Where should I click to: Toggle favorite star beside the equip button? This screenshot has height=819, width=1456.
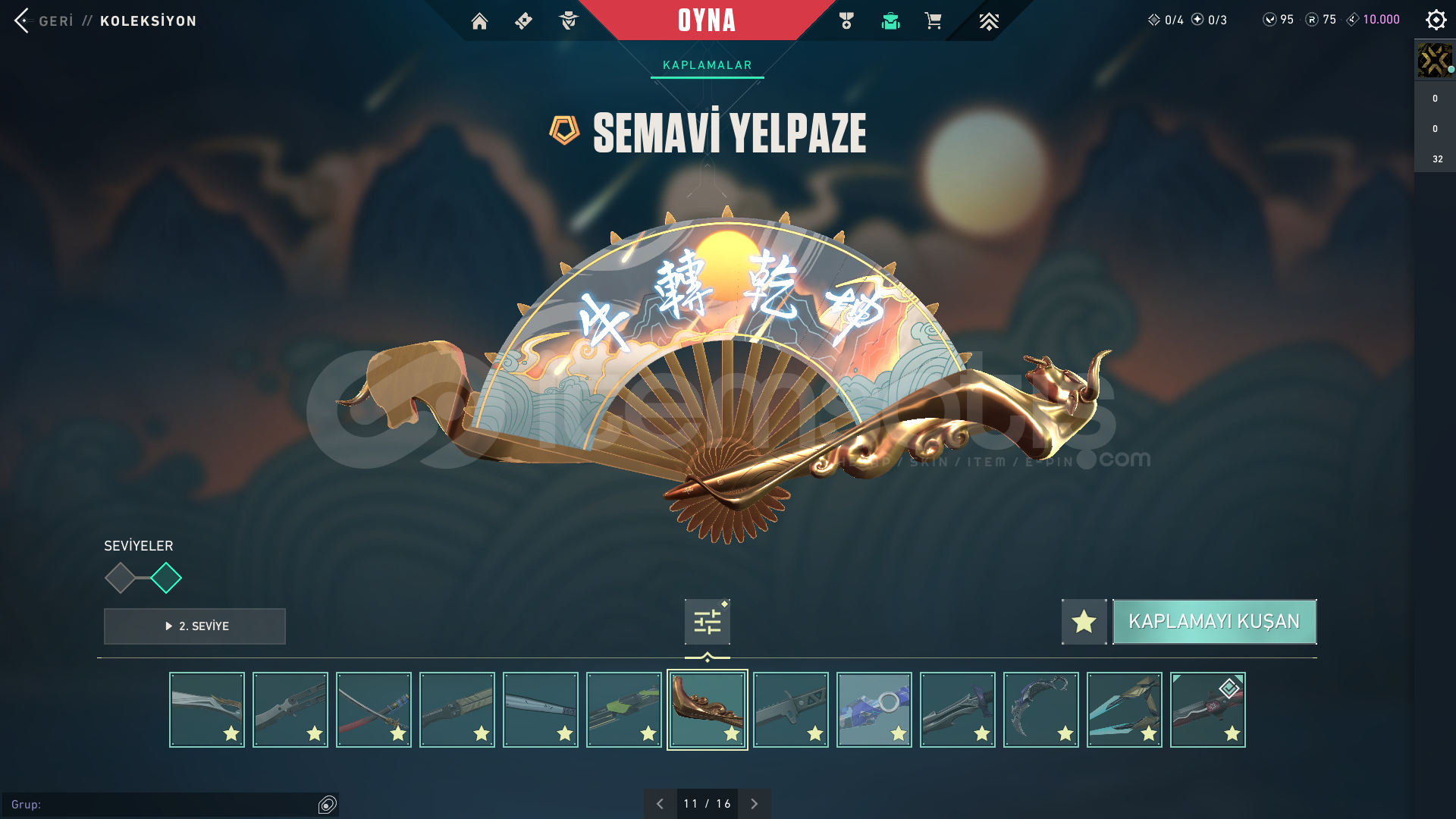click(x=1084, y=622)
